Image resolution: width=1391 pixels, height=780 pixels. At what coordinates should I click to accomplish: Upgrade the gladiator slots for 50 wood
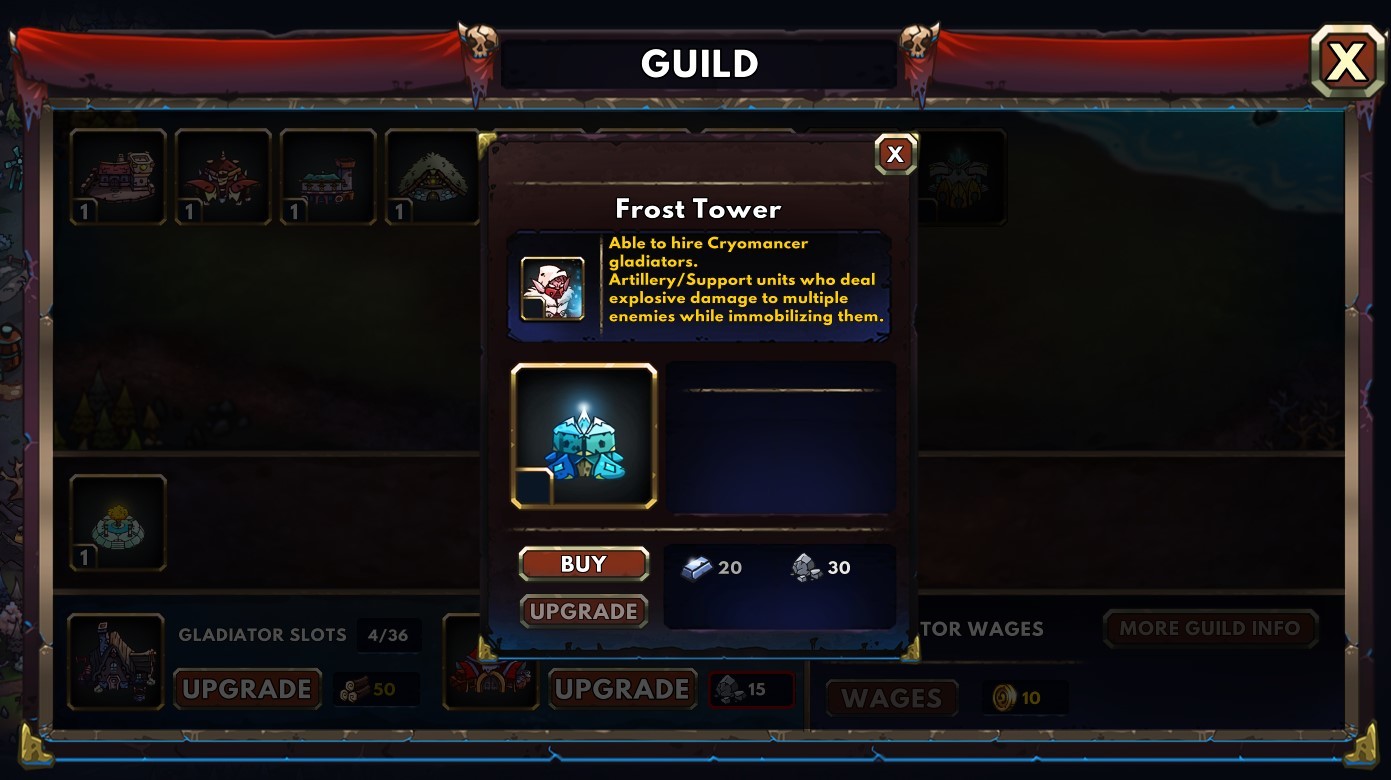point(247,689)
